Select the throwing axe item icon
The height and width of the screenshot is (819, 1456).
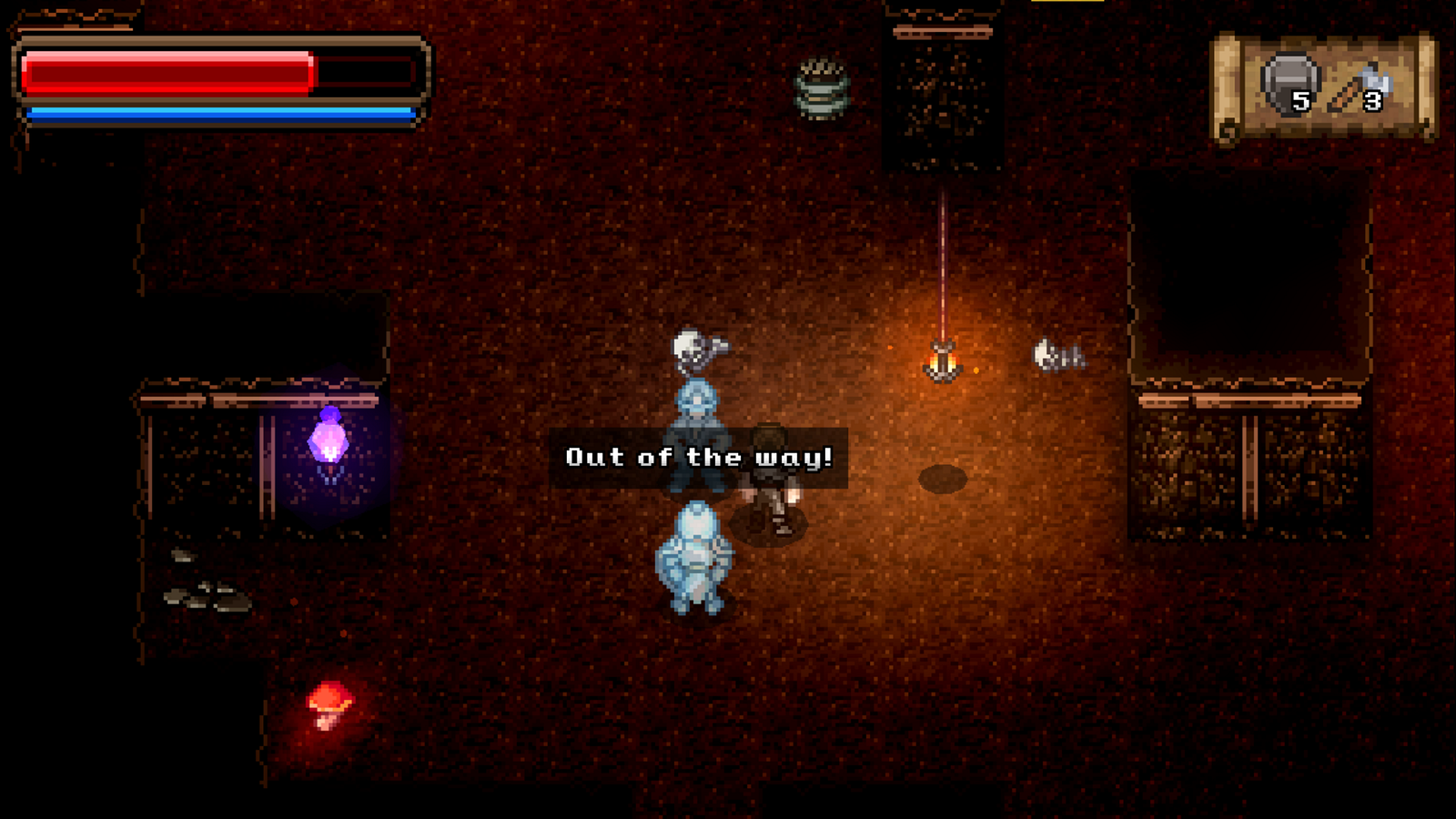1360,87
